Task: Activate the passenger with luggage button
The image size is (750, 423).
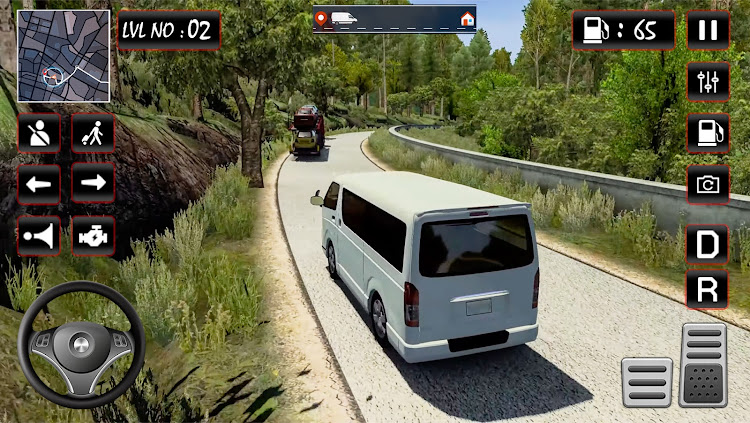Action: [x=93, y=132]
